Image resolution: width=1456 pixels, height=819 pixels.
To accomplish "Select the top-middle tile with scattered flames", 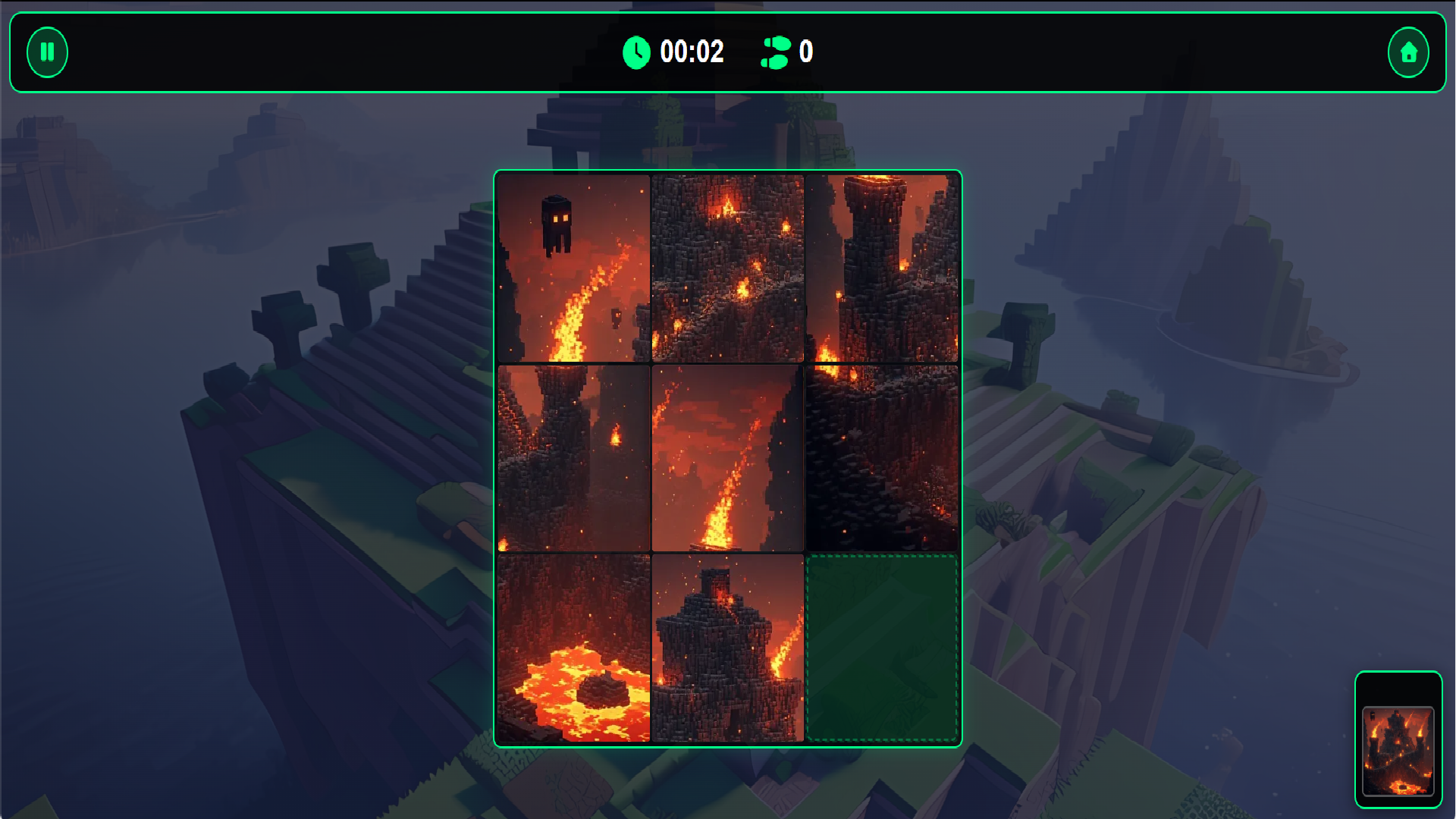I will pyautogui.click(x=728, y=267).
